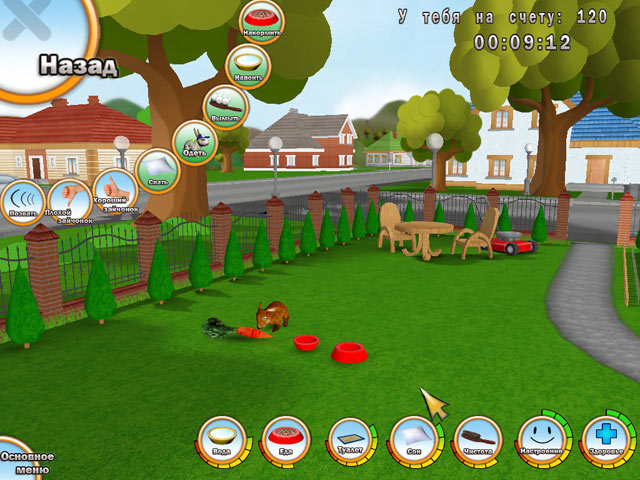Open the Здоровье health cross icon

pyautogui.click(x=605, y=441)
